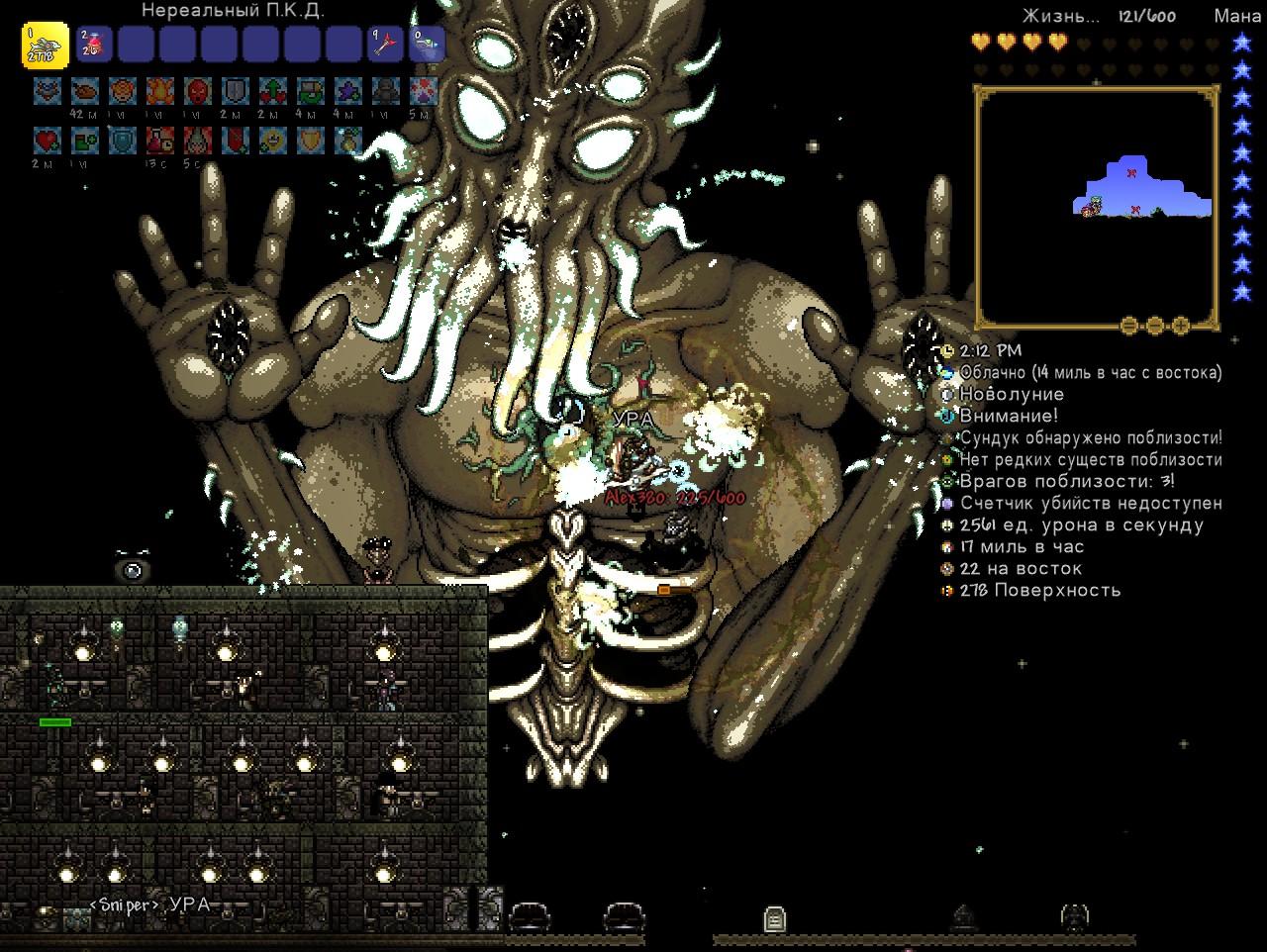
Task: Select the dolphin gun in hotbar slot 1
Action: pos(46,46)
